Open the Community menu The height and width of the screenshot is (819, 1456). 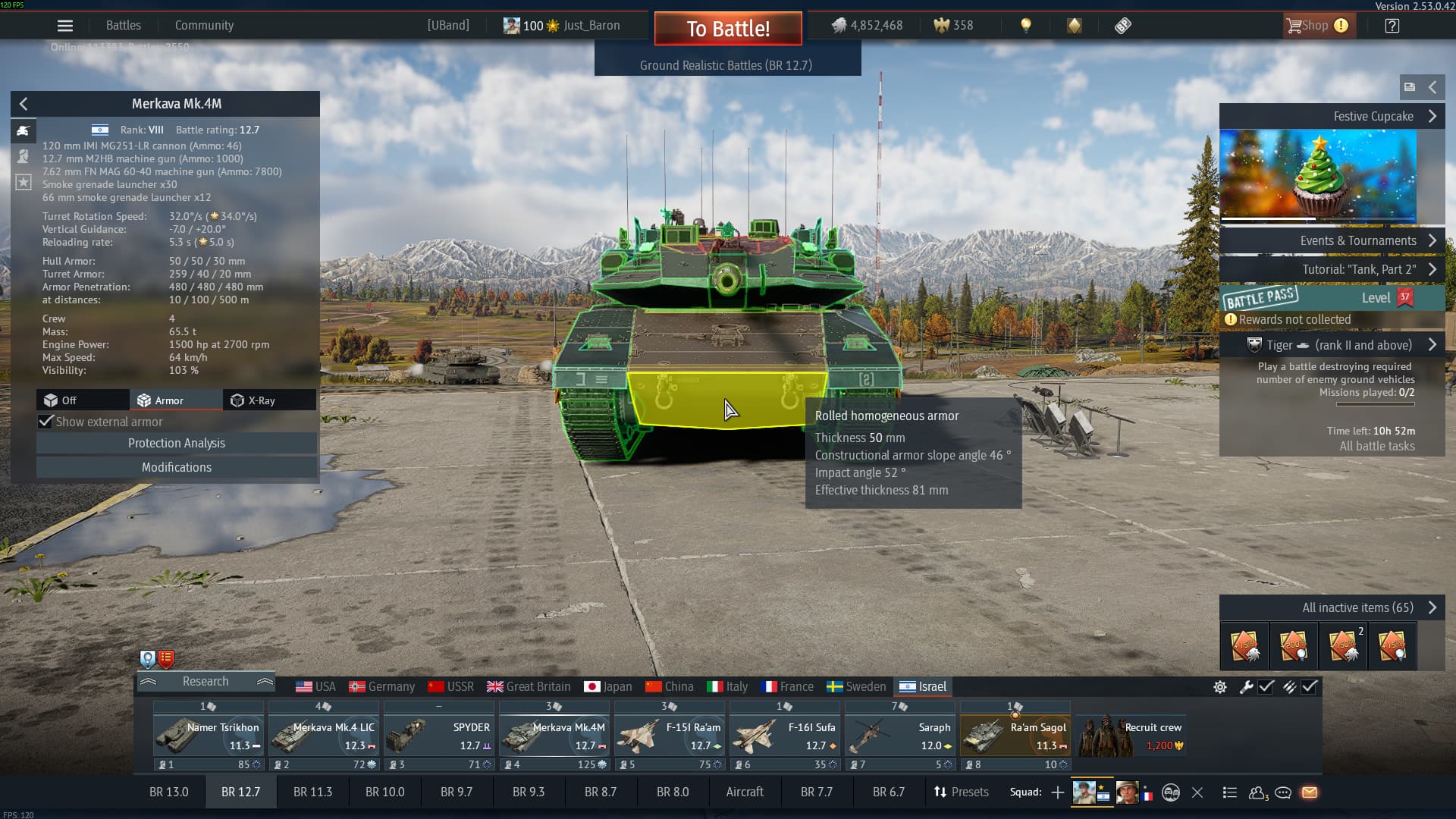coord(204,25)
